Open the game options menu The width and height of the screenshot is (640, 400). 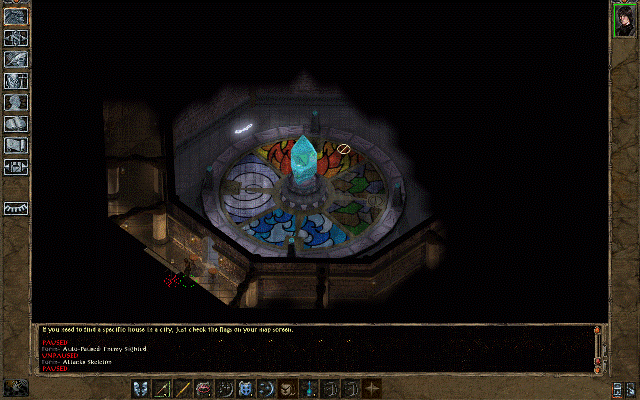coord(16,166)
